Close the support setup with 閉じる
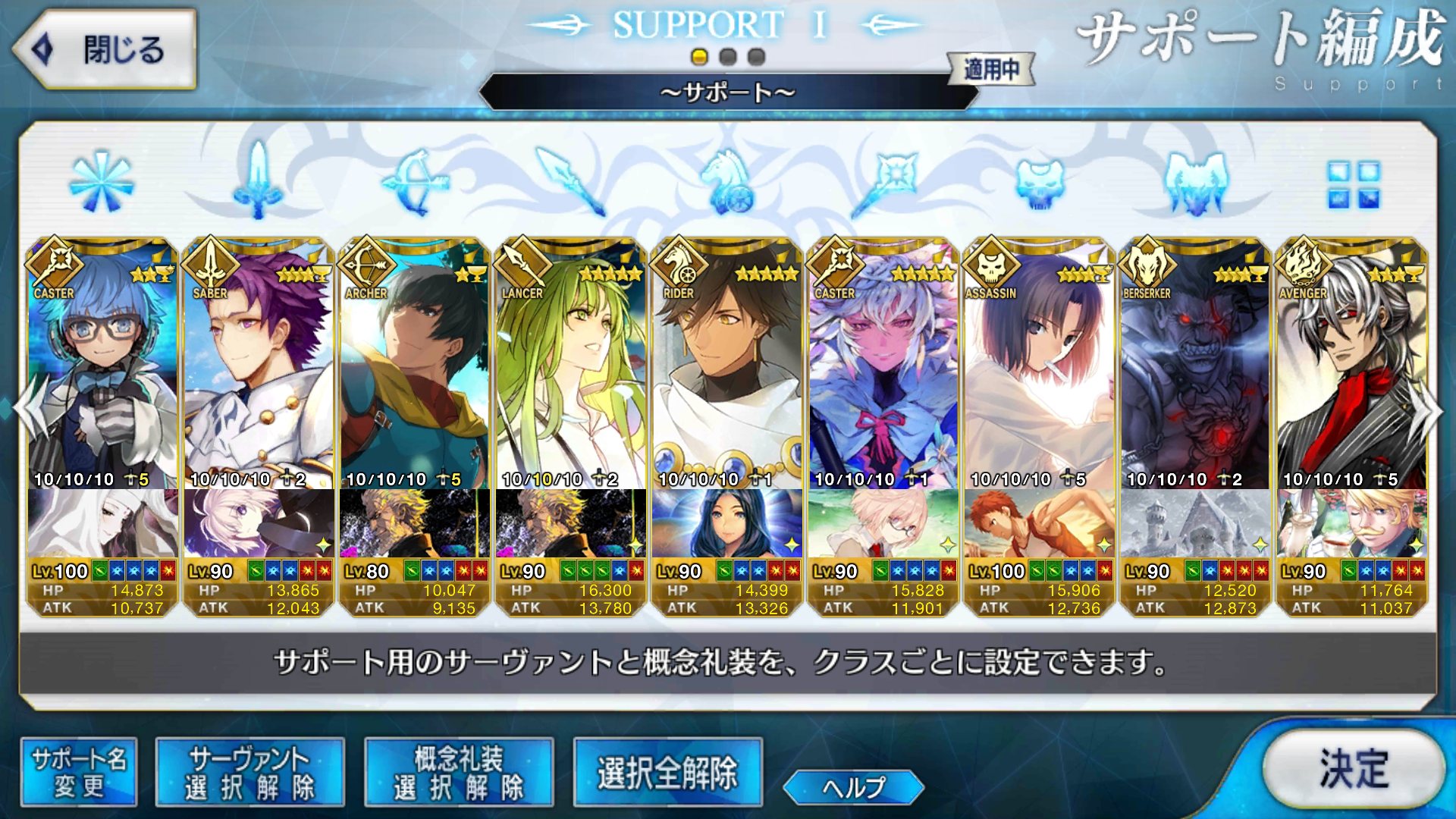 pos(105,50)
